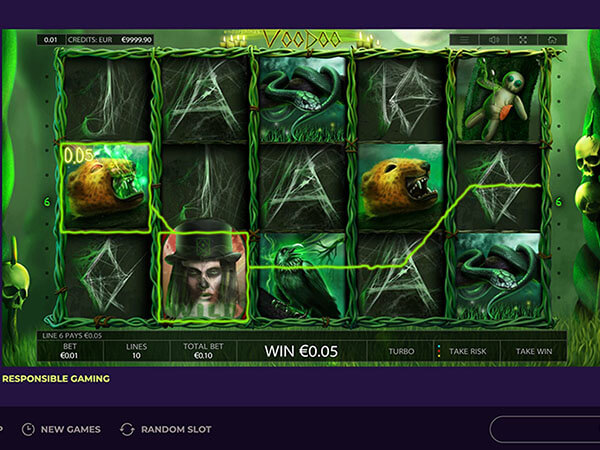This screenshot has width=600, height=450.
Task: Enter fullscreen mode
Action: [x=522, y=40]
